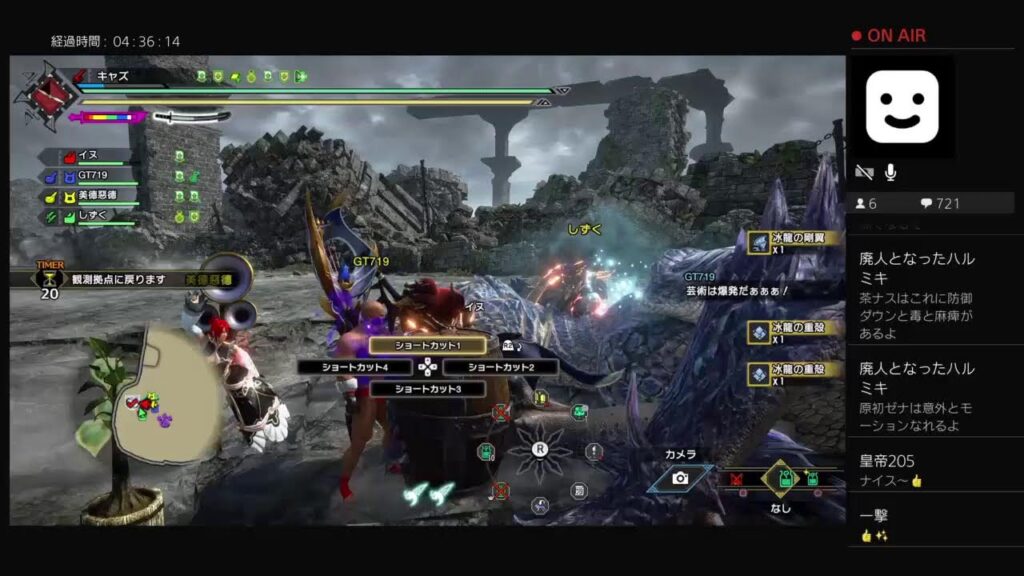Toggle the microphone icon in stream overlay
This screenshot has width=1024, height=576.
tap(890, 173)
